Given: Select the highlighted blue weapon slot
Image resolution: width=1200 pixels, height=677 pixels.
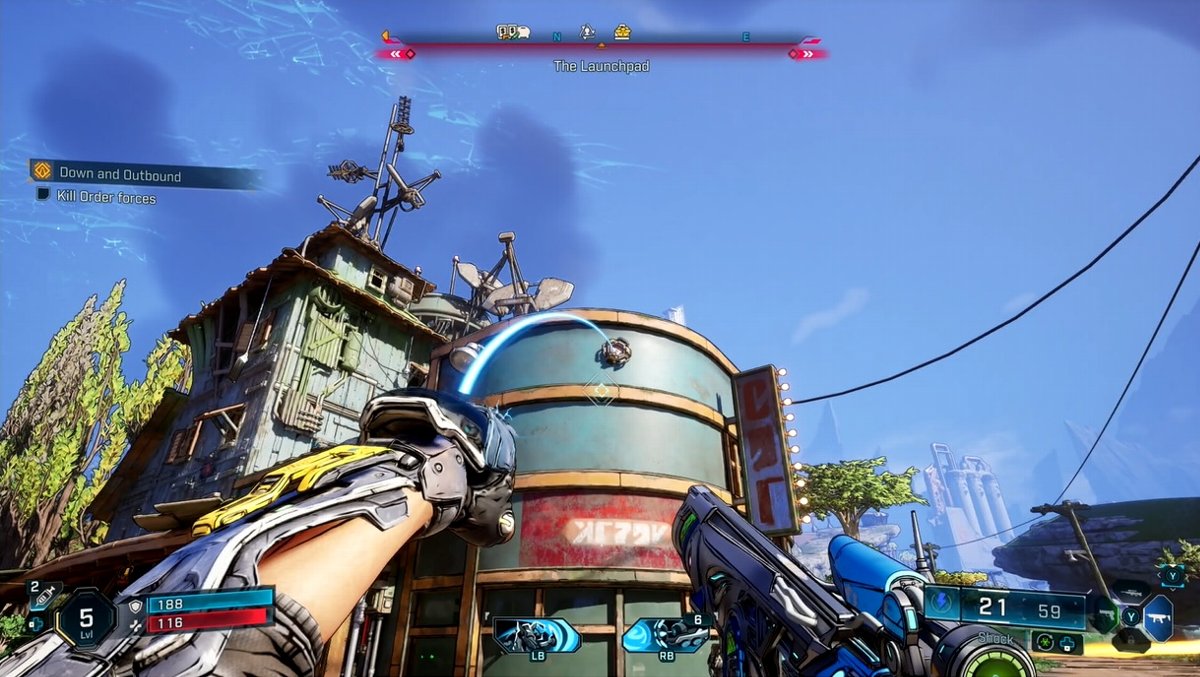Looking at the screenshot, I should coord(1157,617).
